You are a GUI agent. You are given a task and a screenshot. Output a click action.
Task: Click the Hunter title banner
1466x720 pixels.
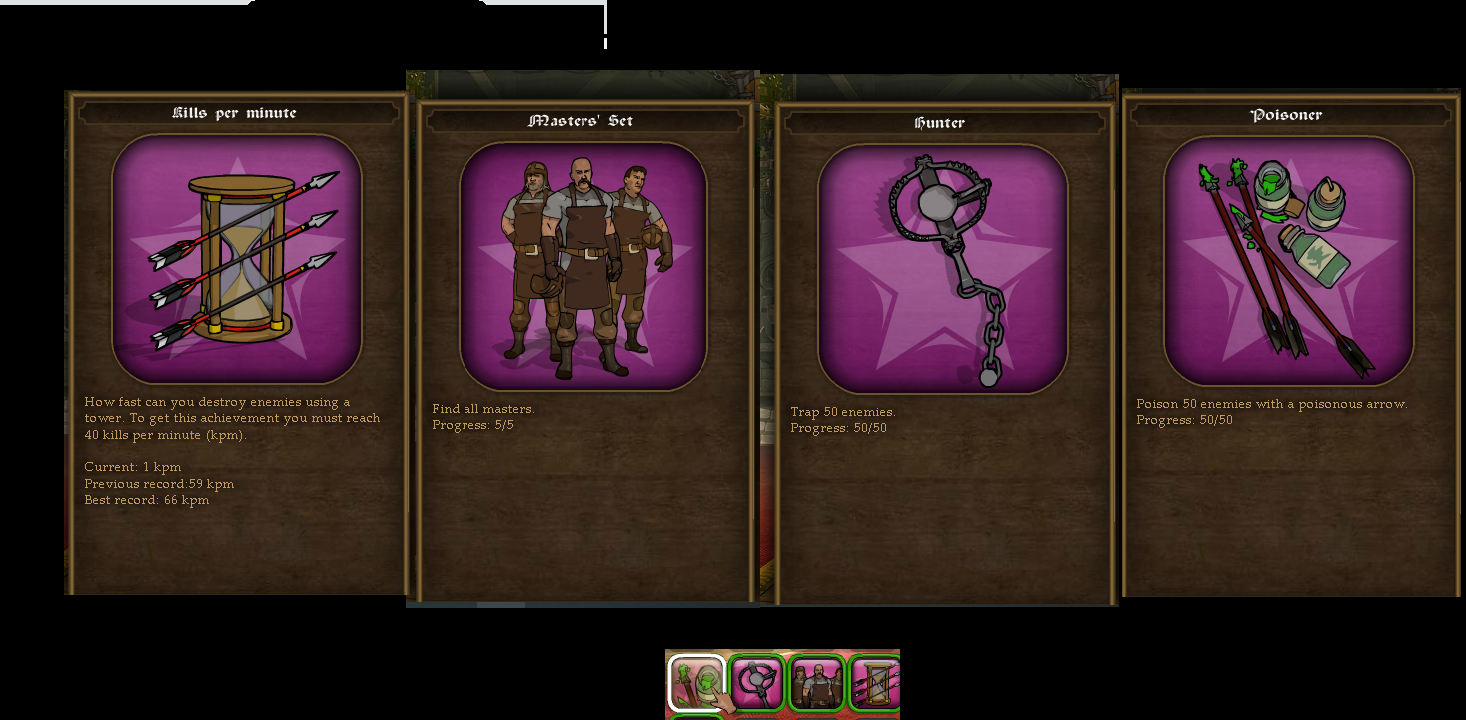[942, 123]
